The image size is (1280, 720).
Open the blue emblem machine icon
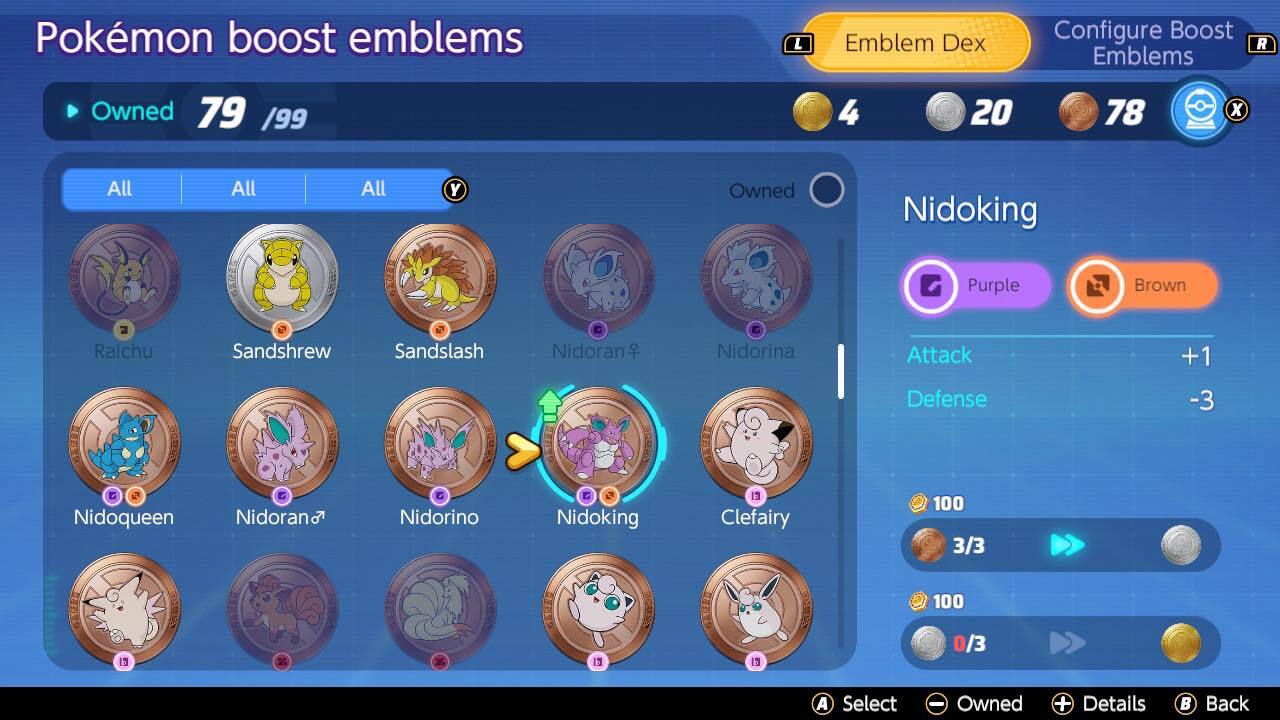1199,111
